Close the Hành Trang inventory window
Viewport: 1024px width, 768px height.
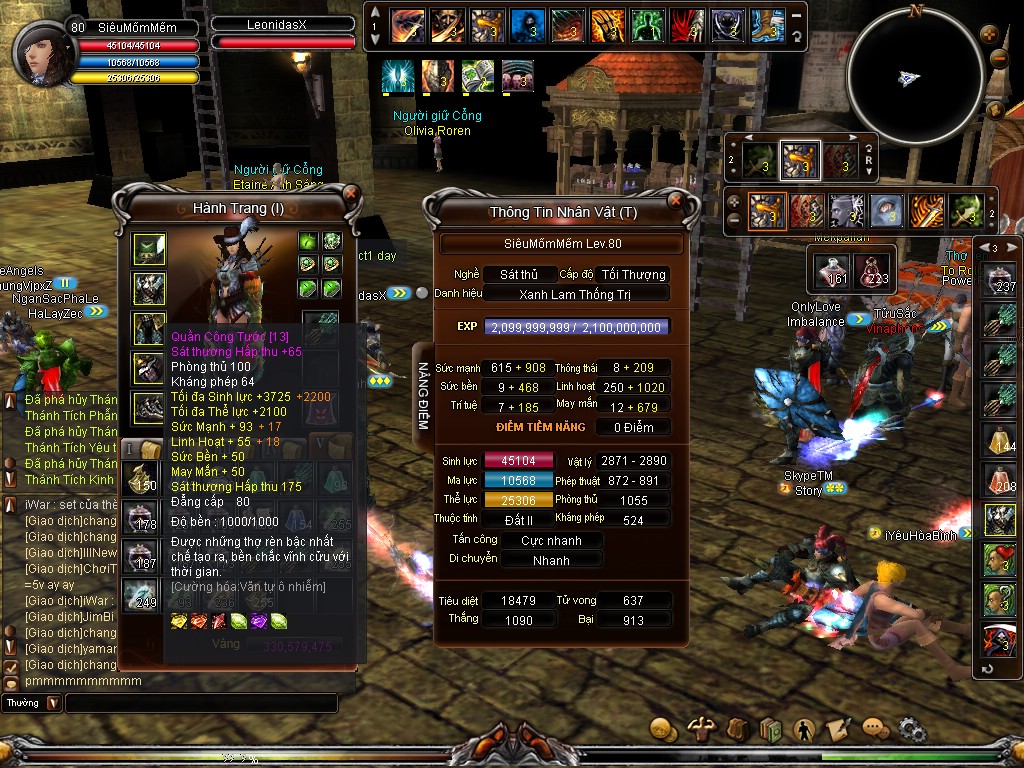coord(350,192)
